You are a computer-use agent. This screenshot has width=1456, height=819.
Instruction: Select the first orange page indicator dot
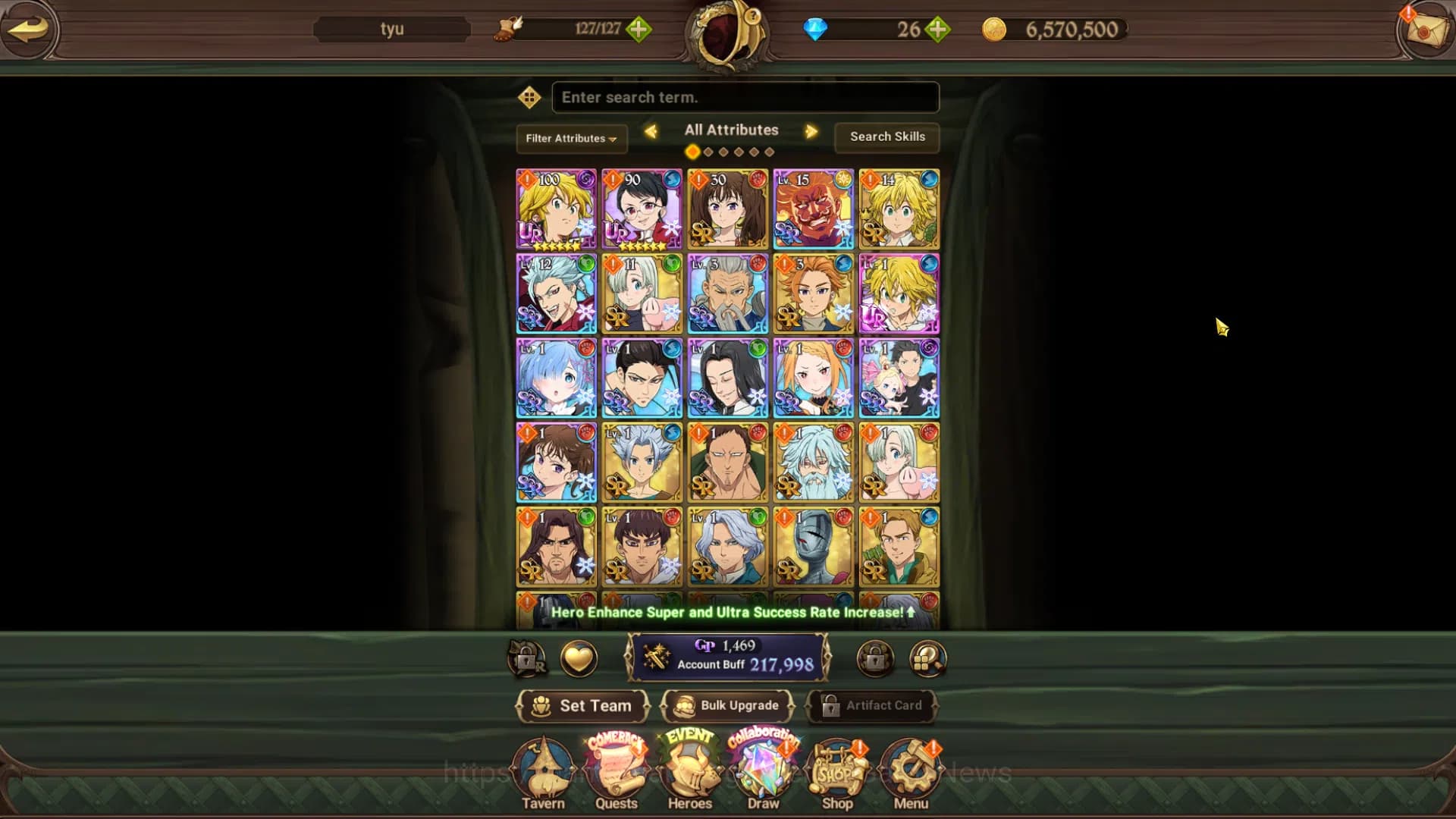click(x=692, y=151)
